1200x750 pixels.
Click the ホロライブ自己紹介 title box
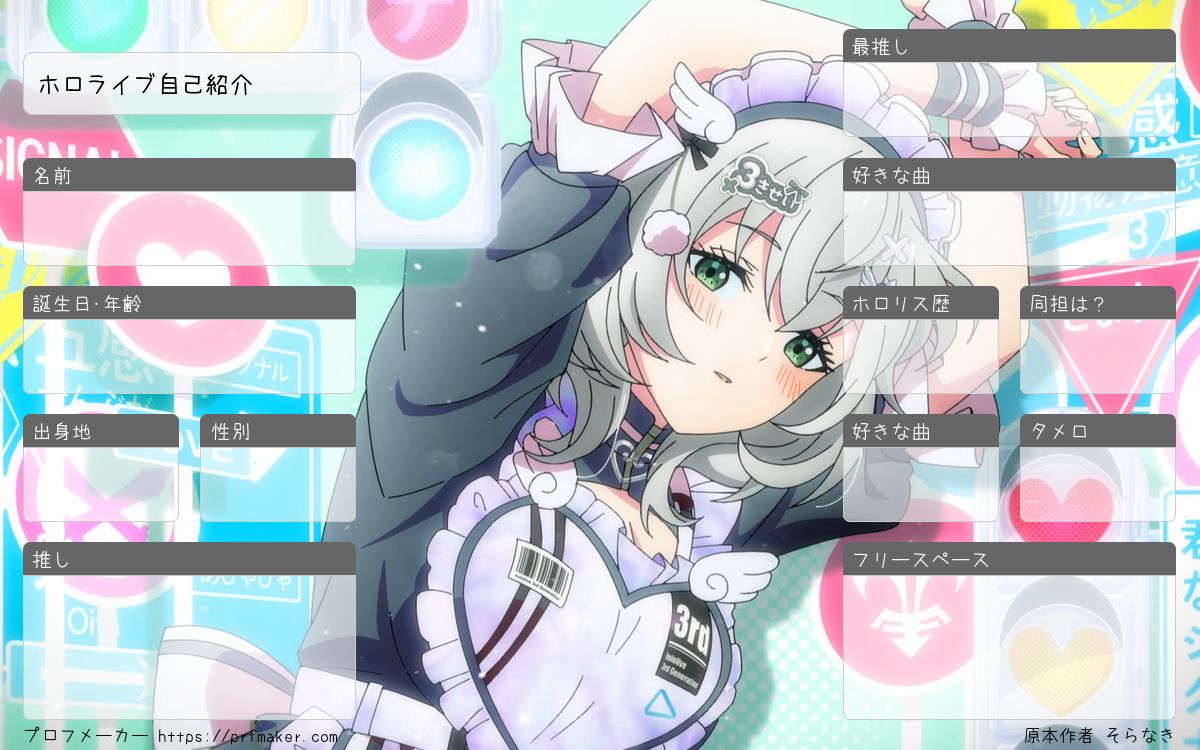191,84
